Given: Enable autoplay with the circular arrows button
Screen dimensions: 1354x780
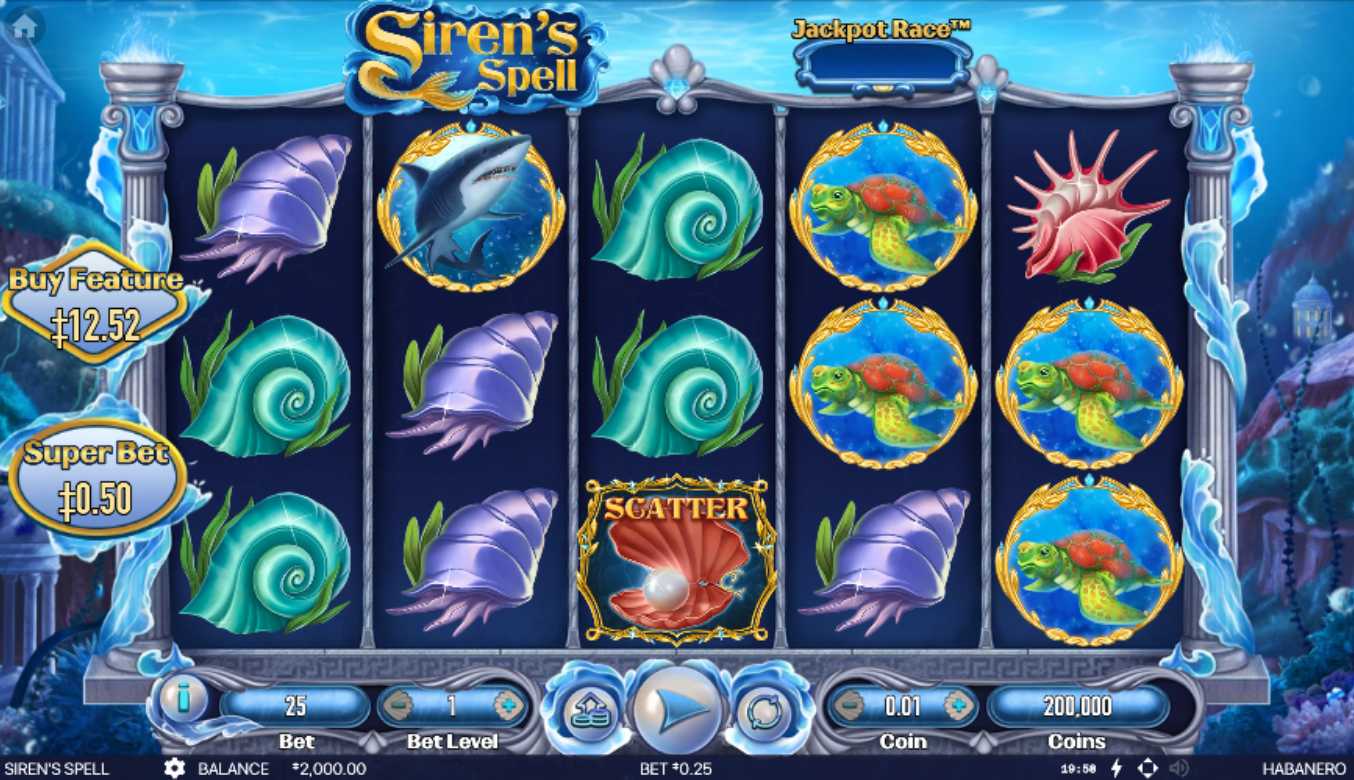Looking at the screenshot, I should click(767, 709).
